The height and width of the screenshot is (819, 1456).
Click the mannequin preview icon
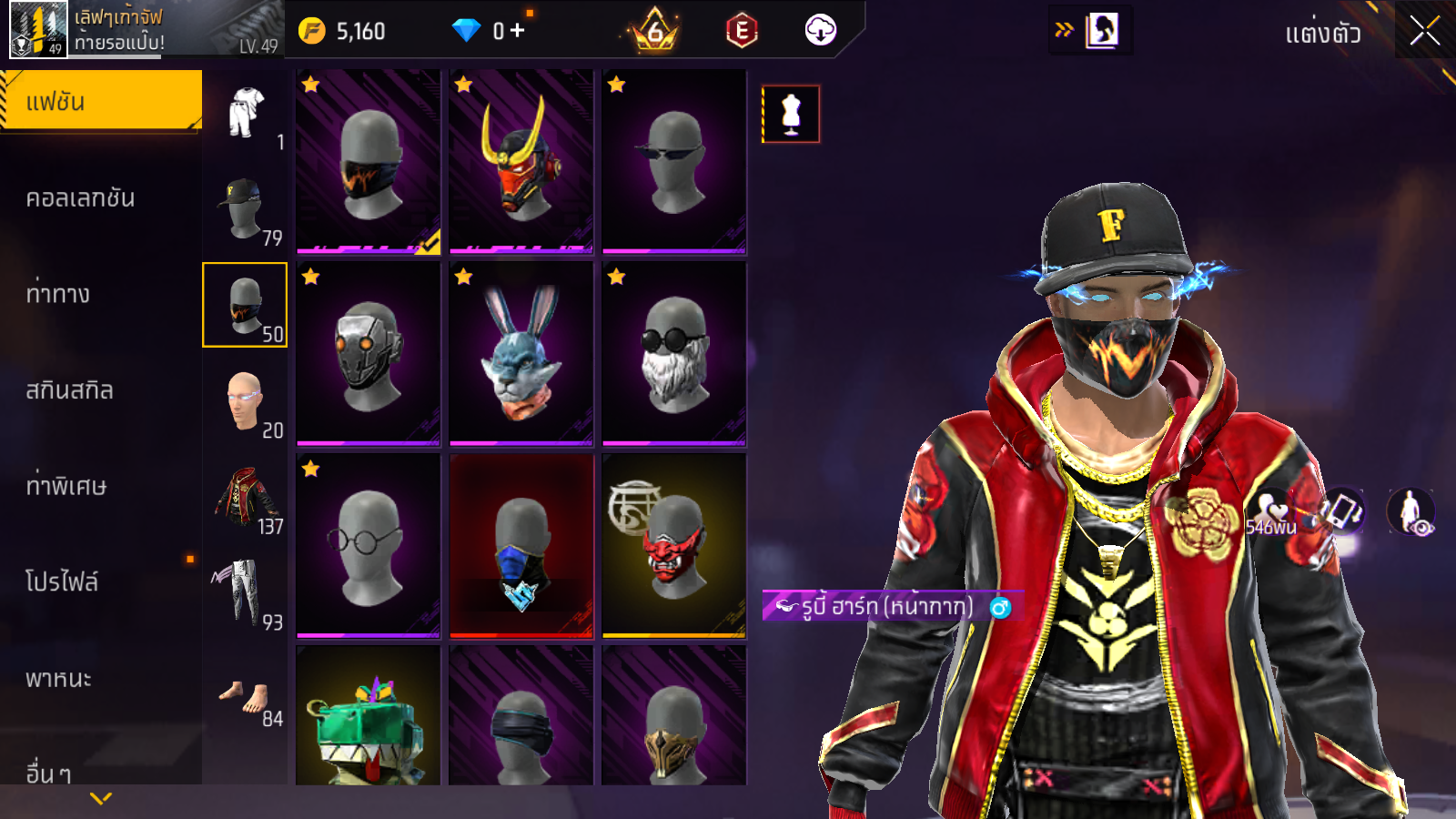[791, 115]
